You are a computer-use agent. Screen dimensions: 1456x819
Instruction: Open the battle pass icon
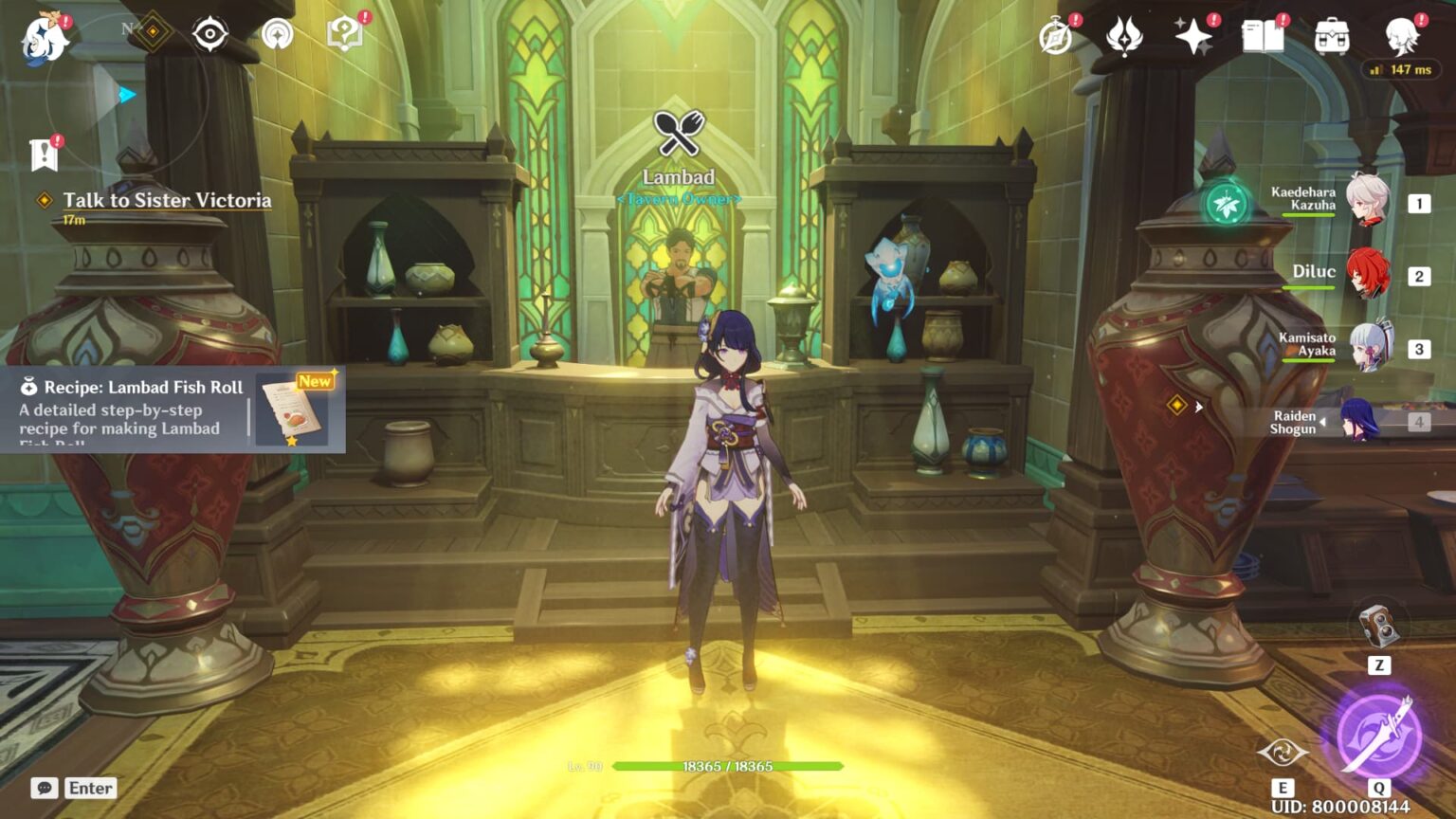click(x=1124, y=38)
